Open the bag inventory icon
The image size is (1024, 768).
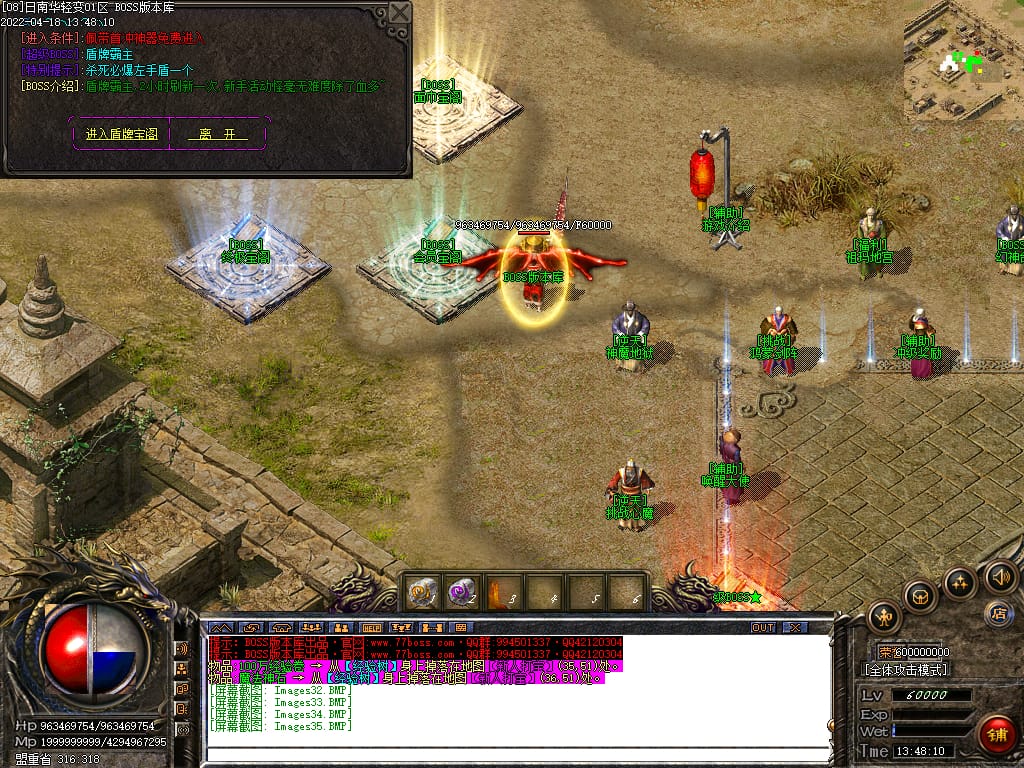coord(920,597)
